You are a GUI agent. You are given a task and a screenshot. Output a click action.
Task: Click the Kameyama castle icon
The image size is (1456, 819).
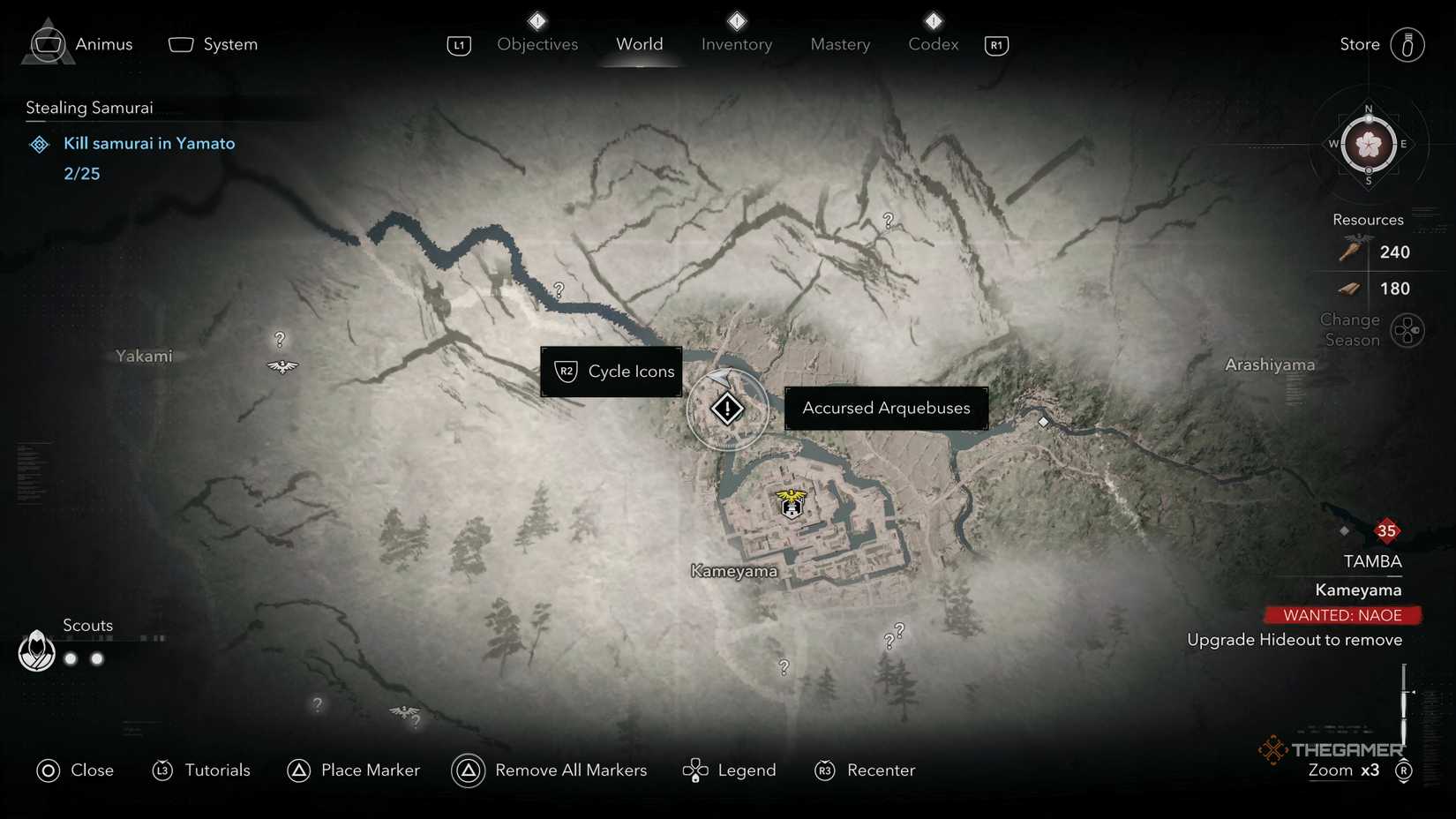791,504
